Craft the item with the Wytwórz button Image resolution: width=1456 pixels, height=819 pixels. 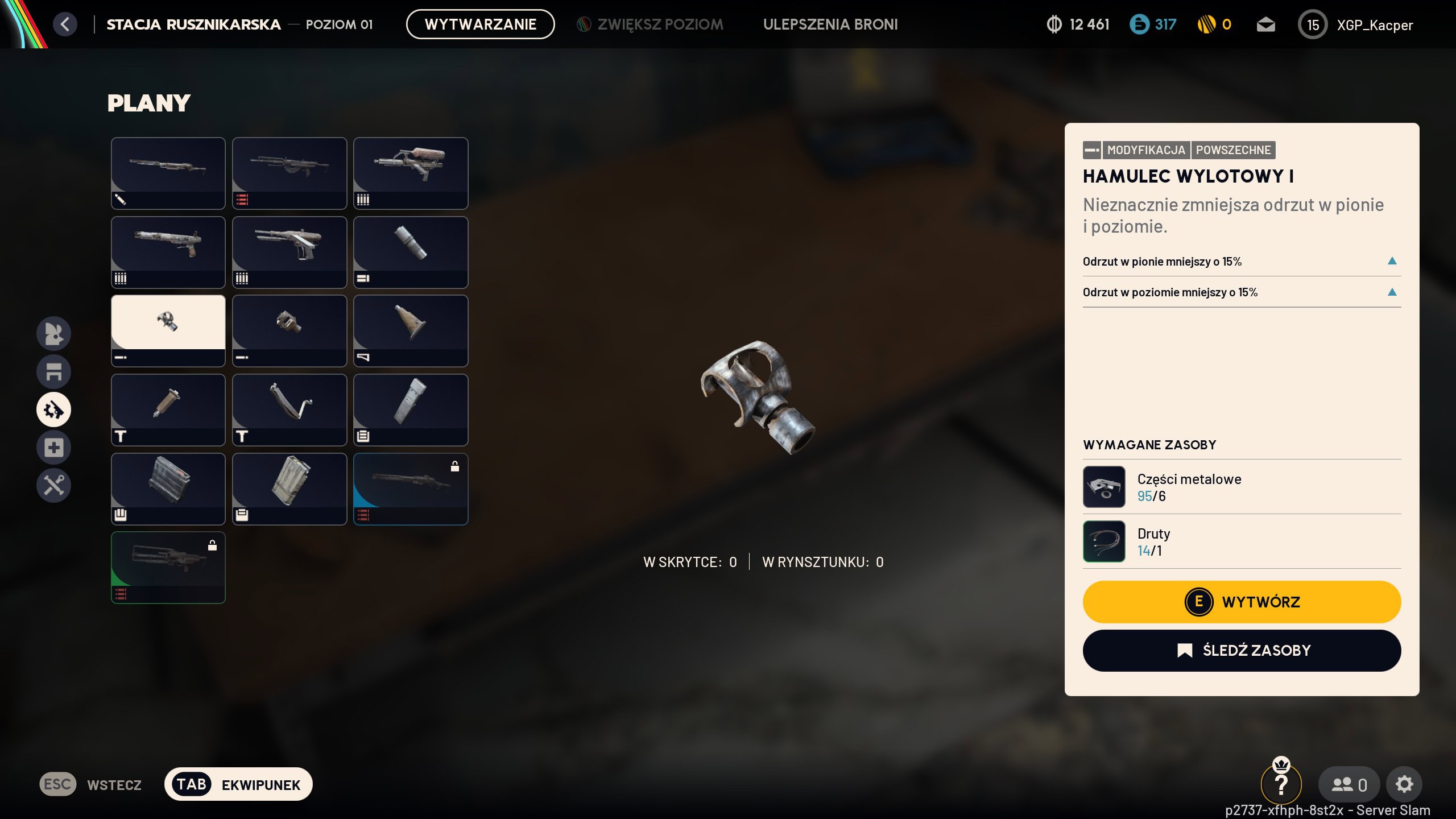point(1242,602)
